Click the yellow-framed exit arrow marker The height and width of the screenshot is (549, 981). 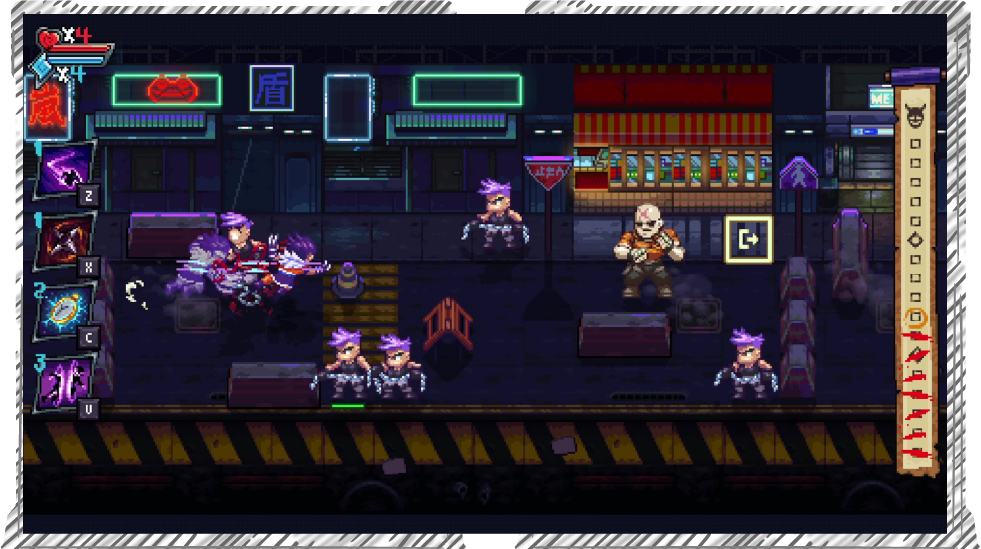click(747, 238)
